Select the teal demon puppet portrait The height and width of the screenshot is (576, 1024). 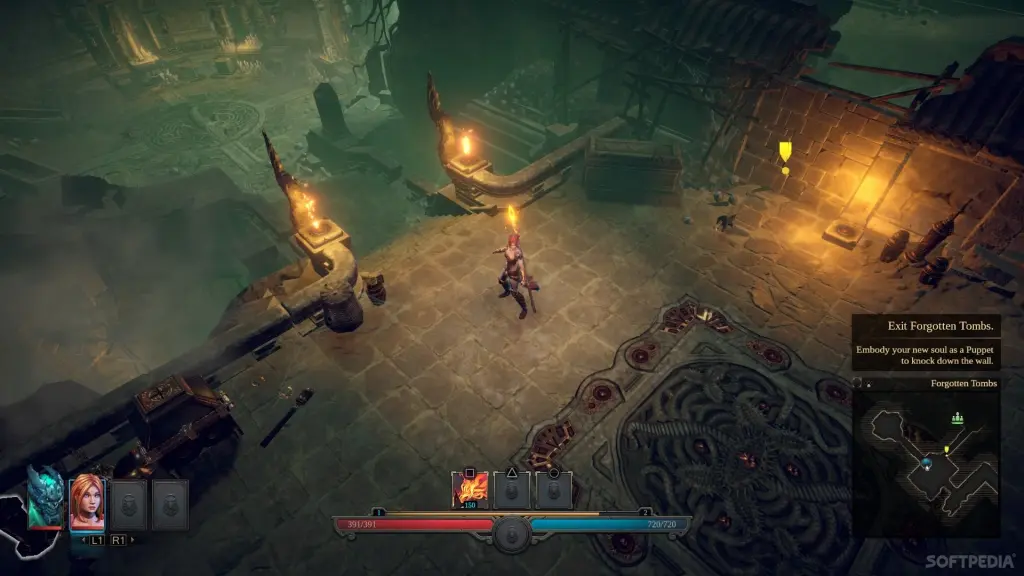[x=44, y=497]
